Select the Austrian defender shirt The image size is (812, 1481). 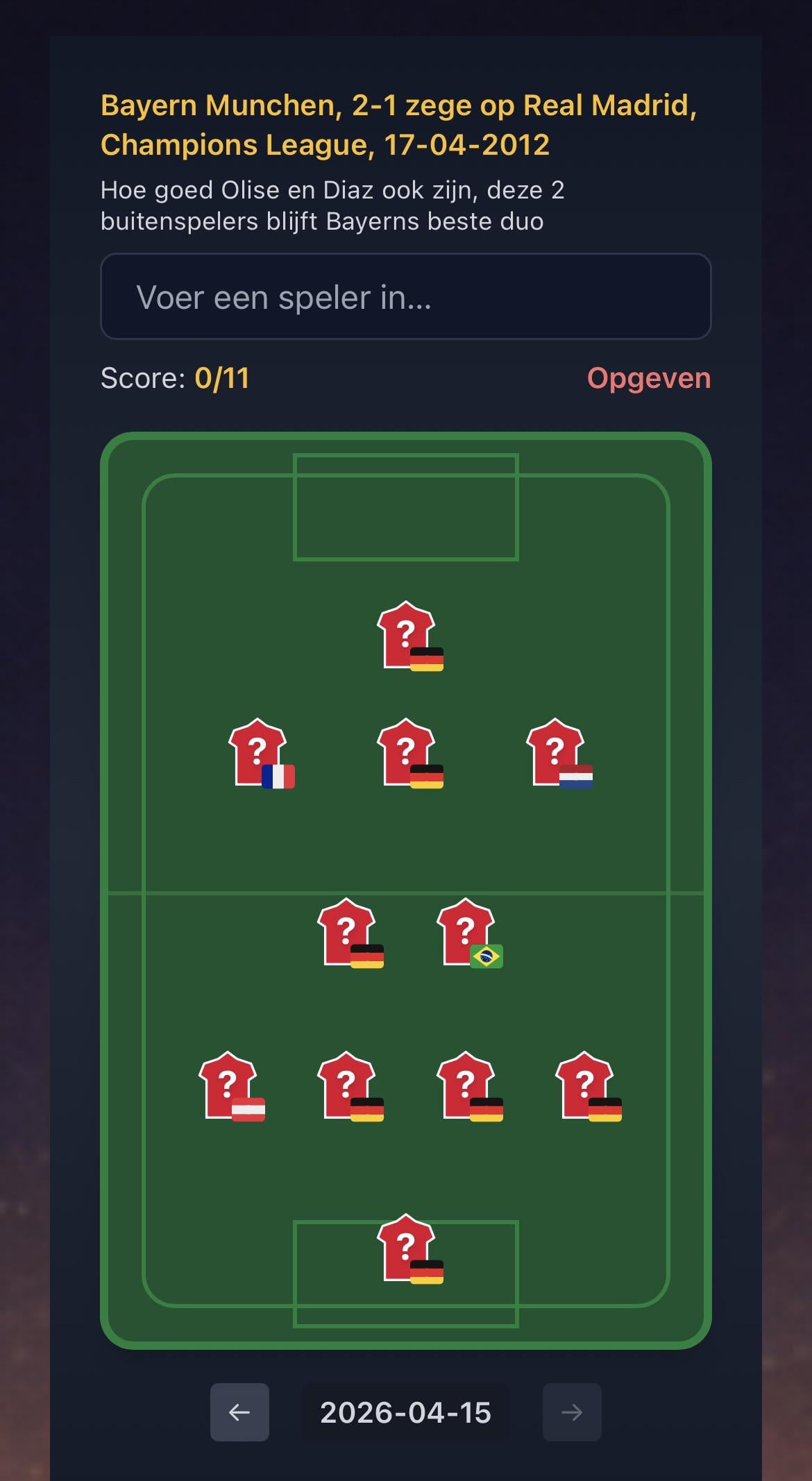click(228, 1086)
